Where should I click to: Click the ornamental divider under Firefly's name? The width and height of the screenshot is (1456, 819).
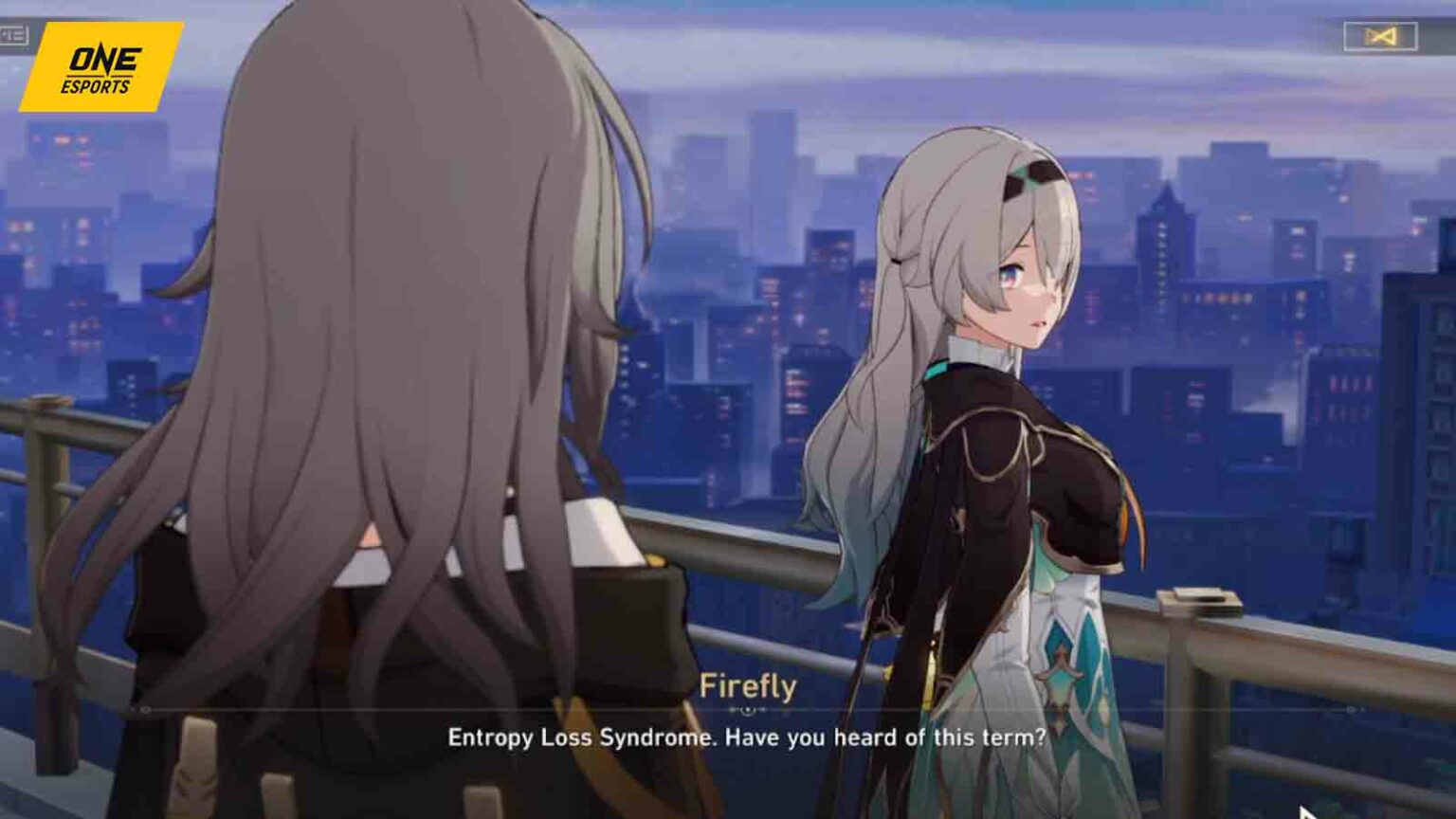(748, 709)
